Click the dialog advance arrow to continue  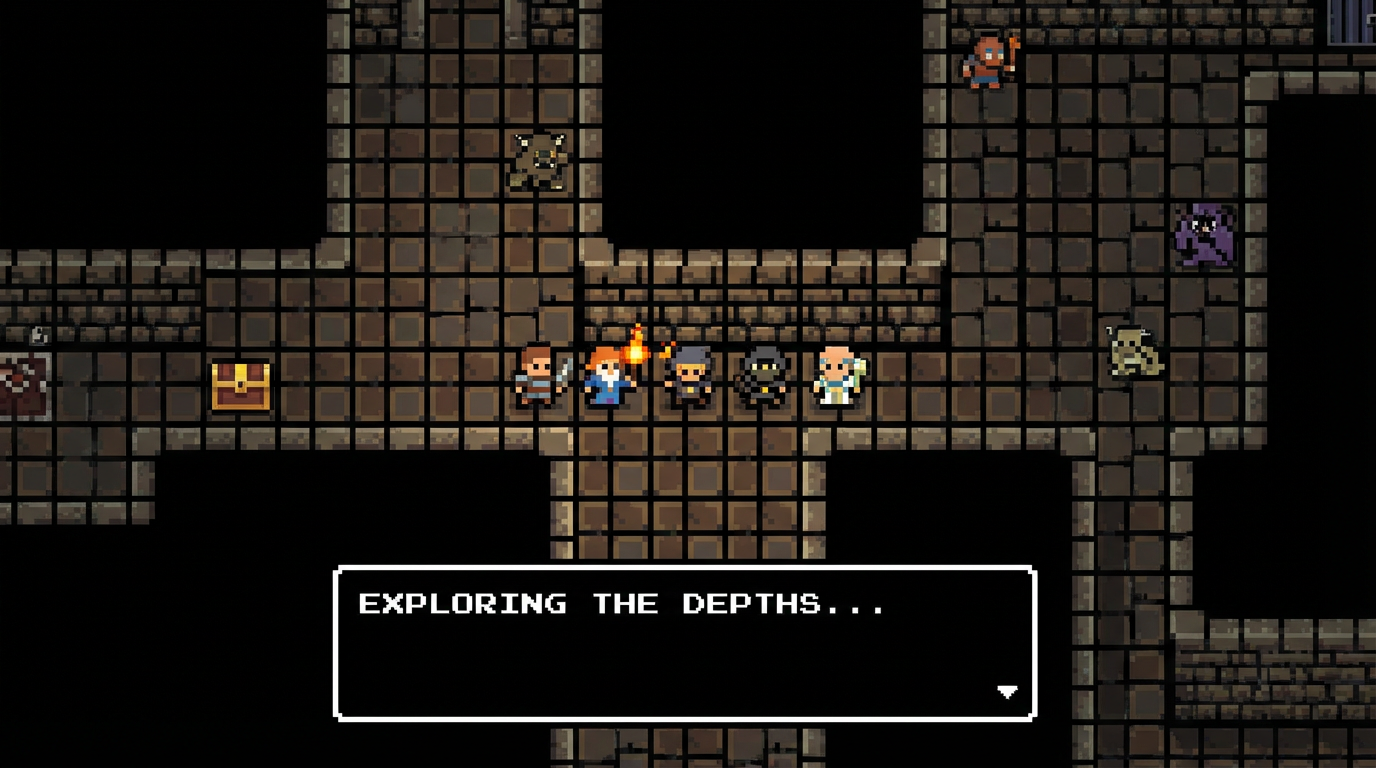click(x=1006, y=690)
